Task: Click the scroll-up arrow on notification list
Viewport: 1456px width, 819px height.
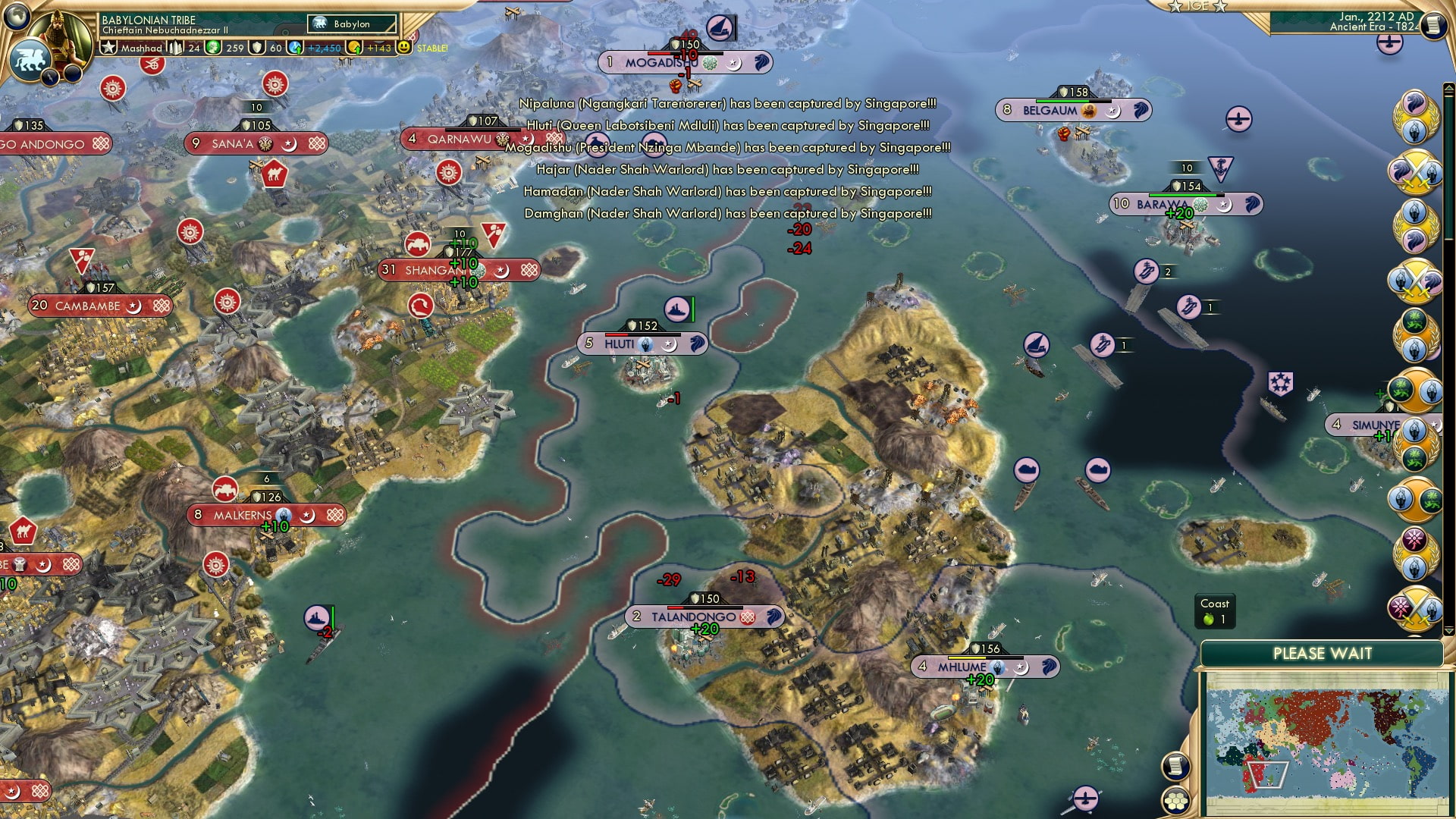Action: [x=1448, y=87]
